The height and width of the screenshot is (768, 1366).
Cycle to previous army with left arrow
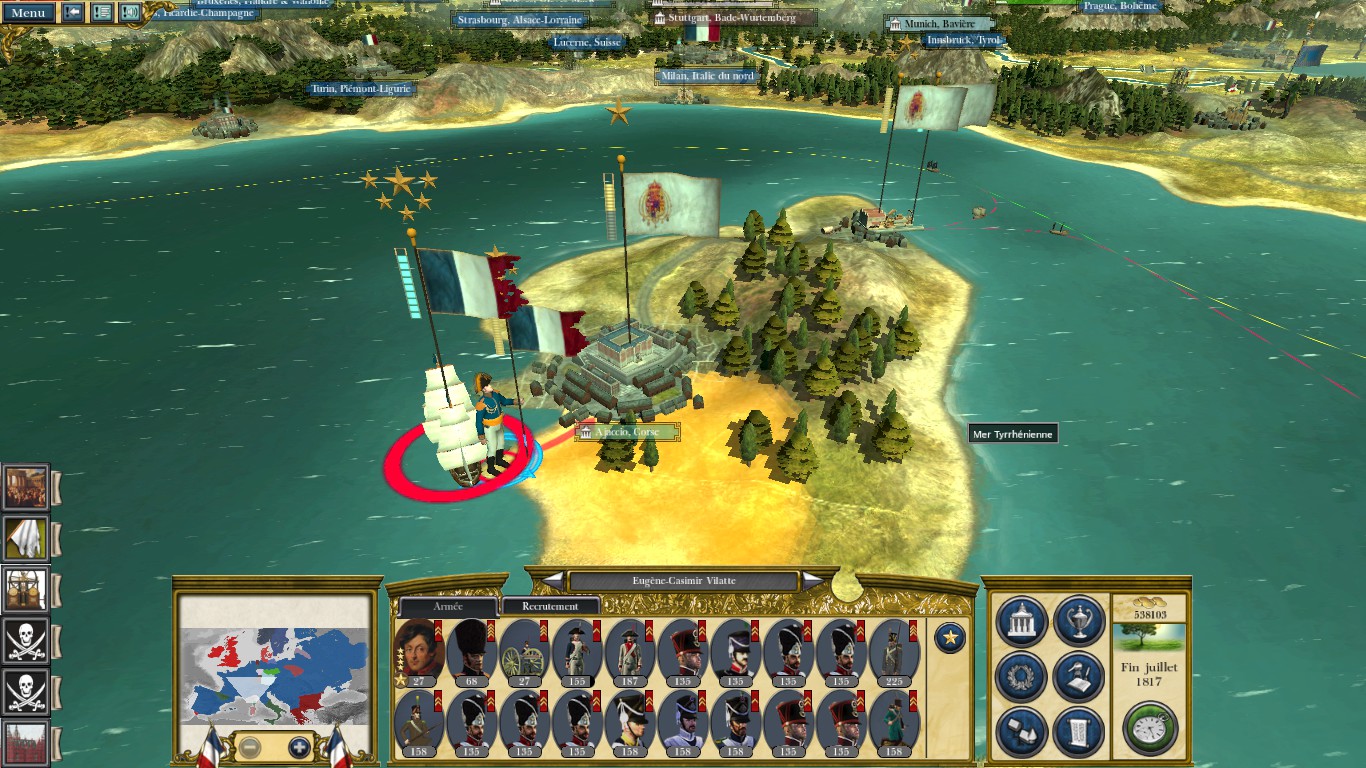[553, 580]
